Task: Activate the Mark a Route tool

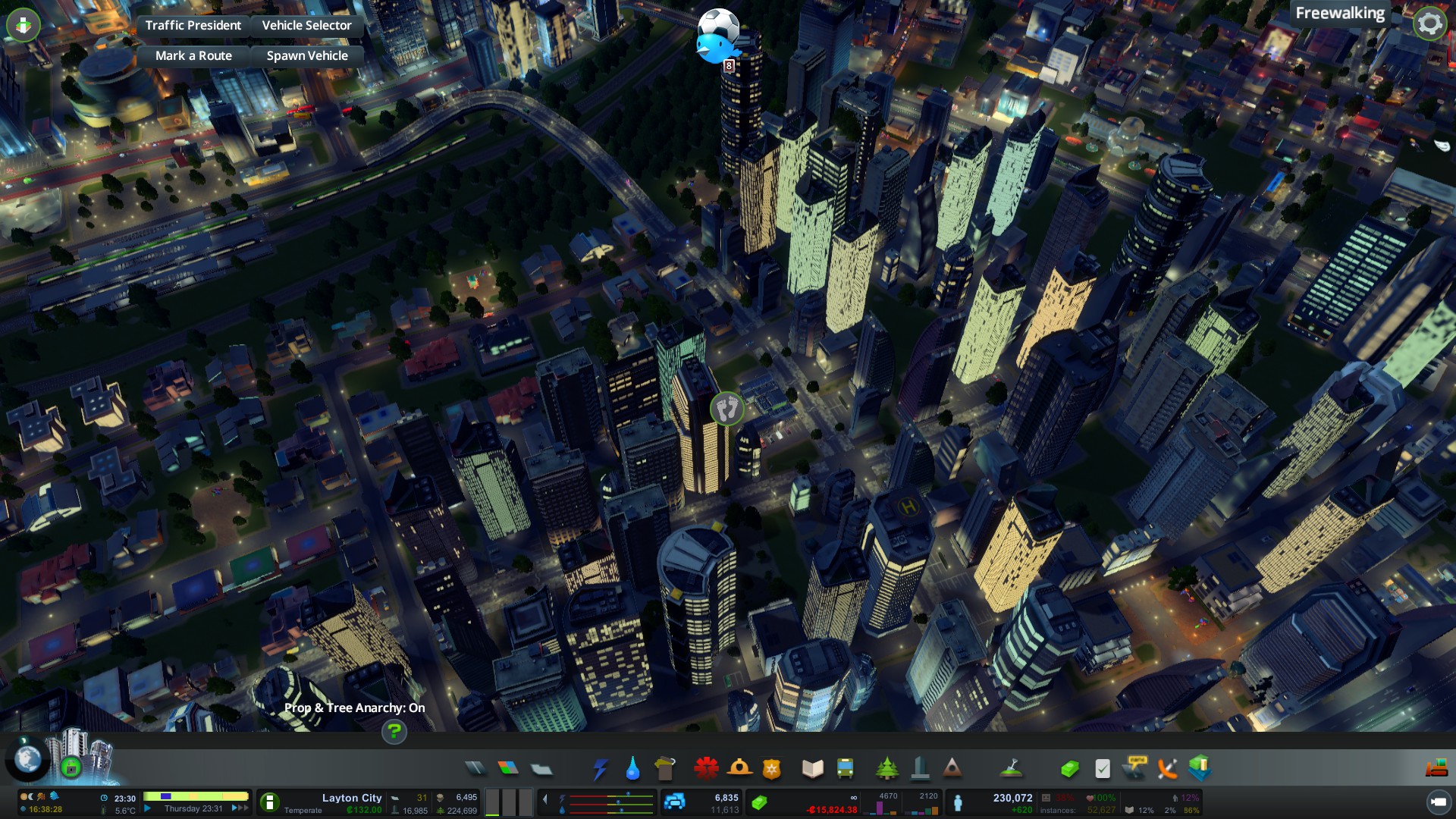Action: tap(193, 55)
